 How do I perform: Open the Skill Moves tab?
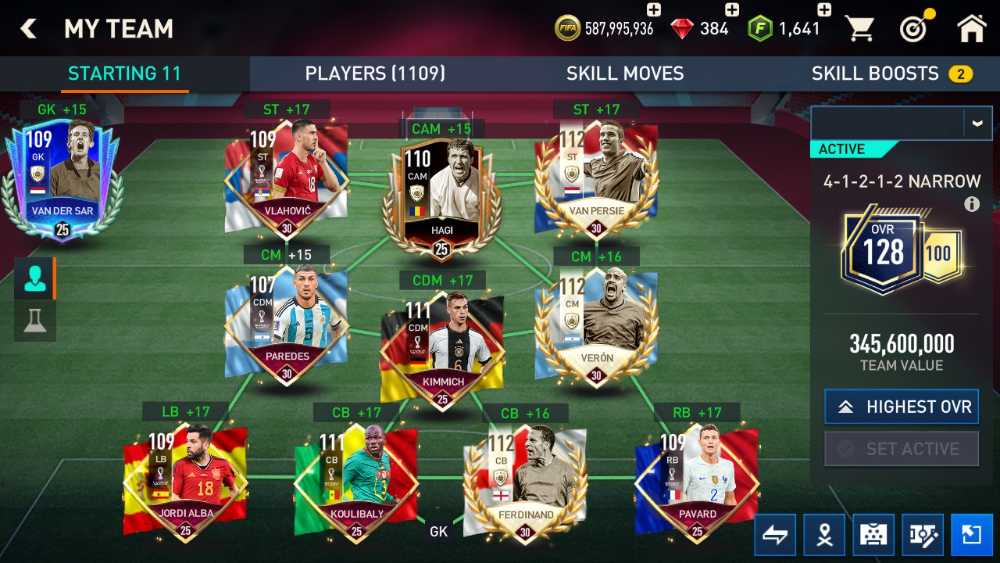(x=625, y=73)
